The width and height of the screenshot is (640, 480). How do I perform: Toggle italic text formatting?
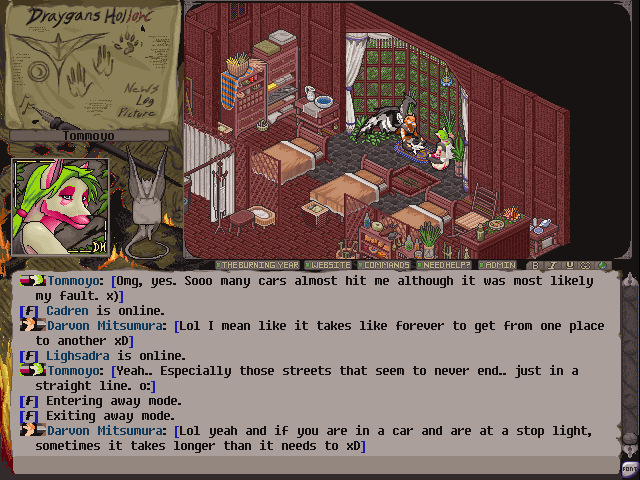551,265
